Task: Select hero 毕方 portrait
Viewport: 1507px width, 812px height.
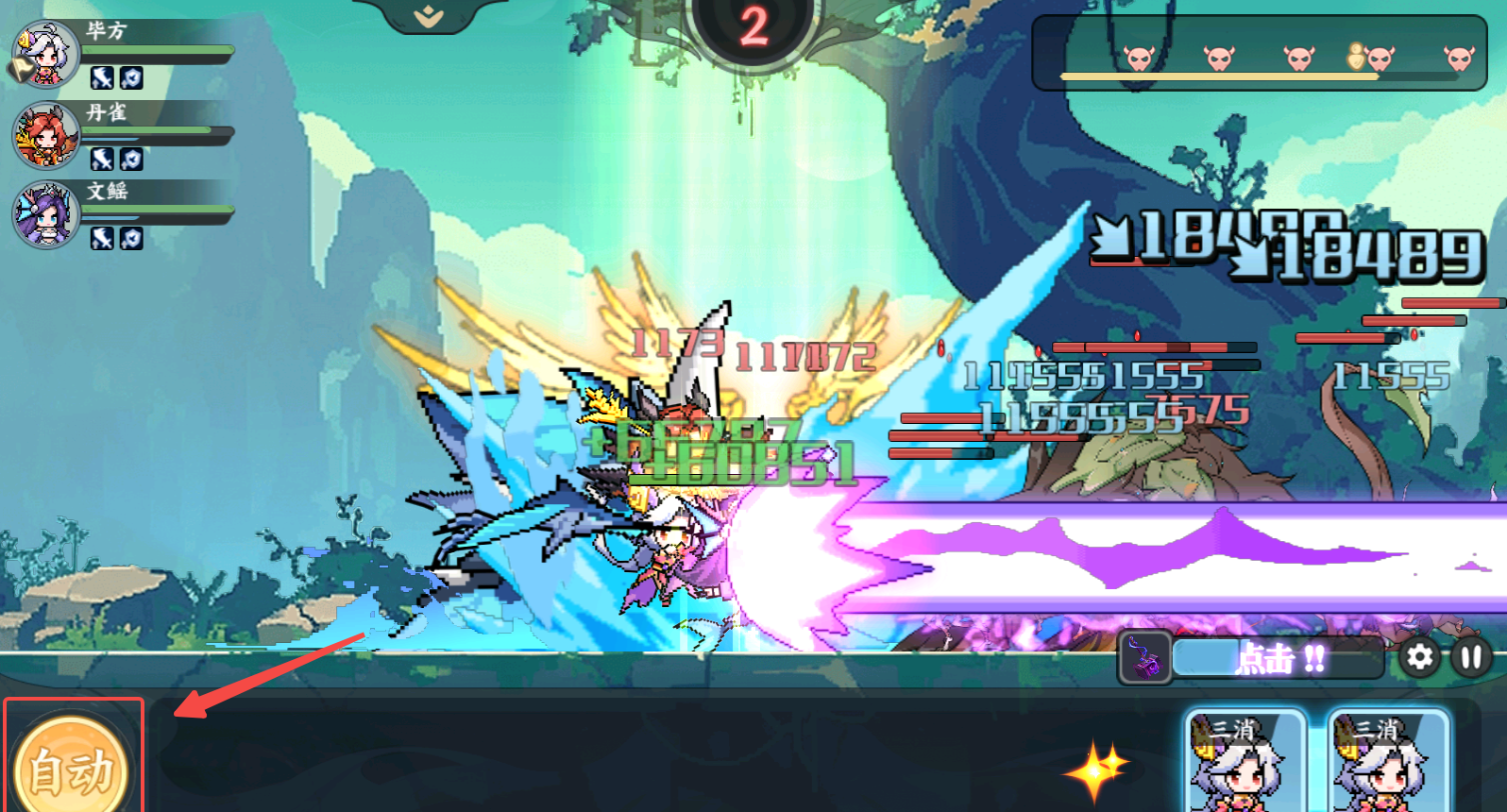Action: pos(46,55)
